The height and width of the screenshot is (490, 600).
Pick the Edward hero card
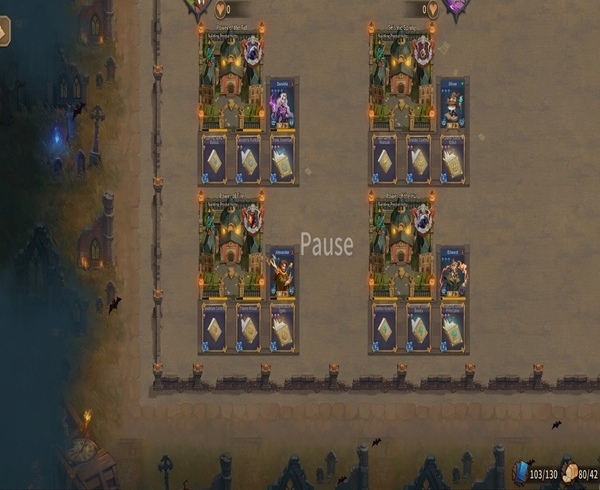click(x=452, y=273)
